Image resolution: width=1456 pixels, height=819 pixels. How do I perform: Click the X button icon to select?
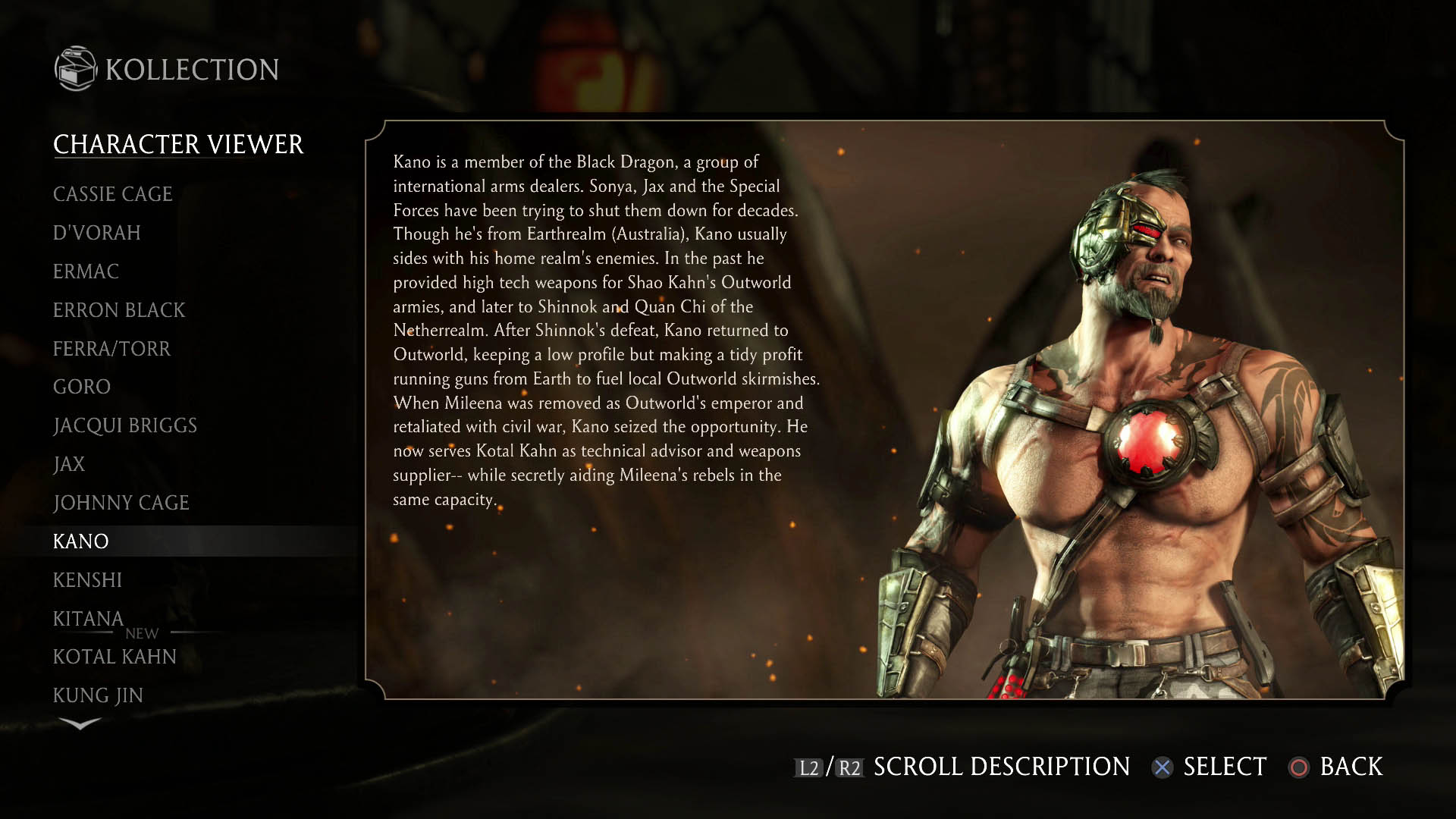pyautogui.click(x=1162, y=767)
